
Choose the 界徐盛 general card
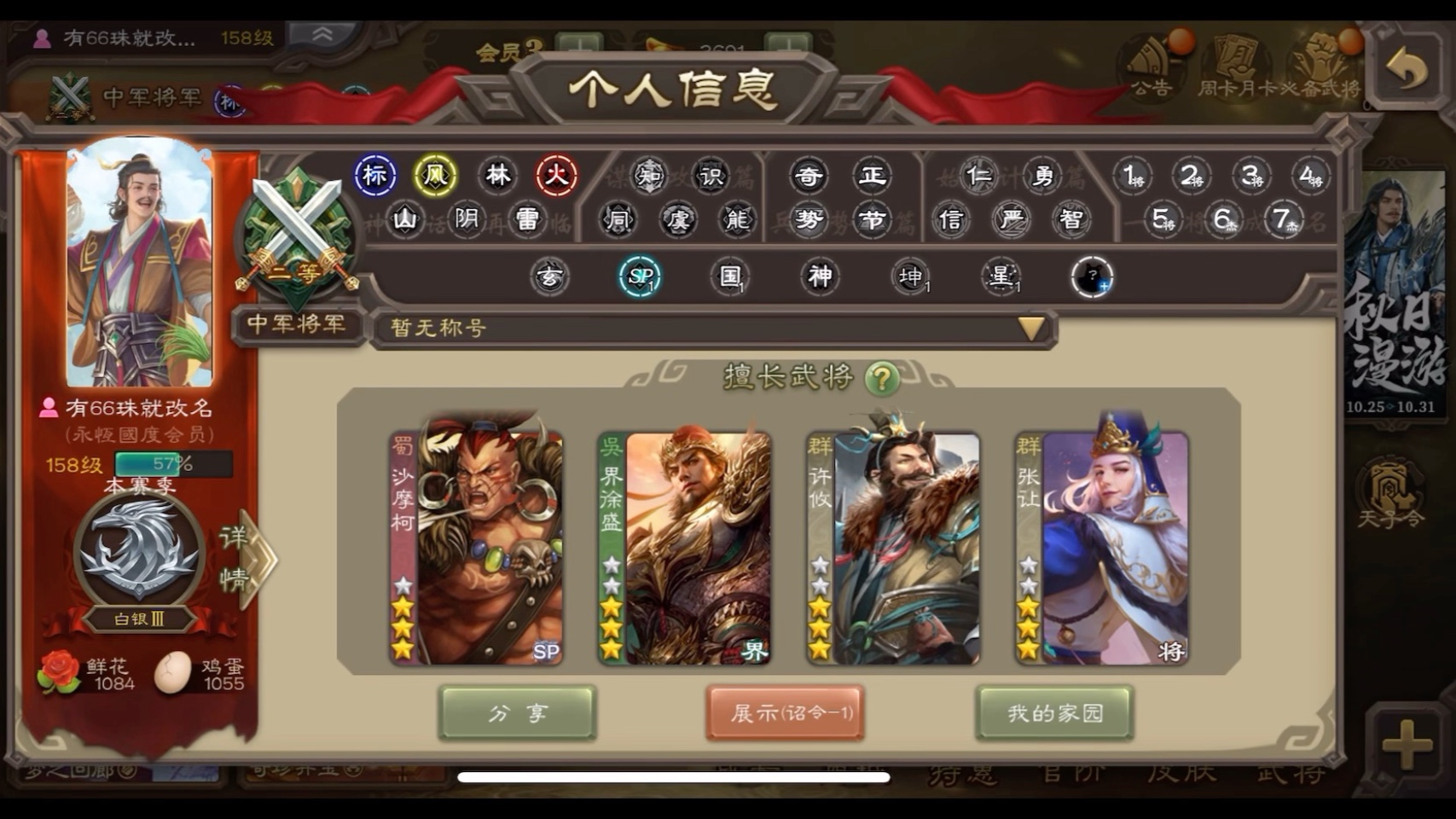[685, 548]
